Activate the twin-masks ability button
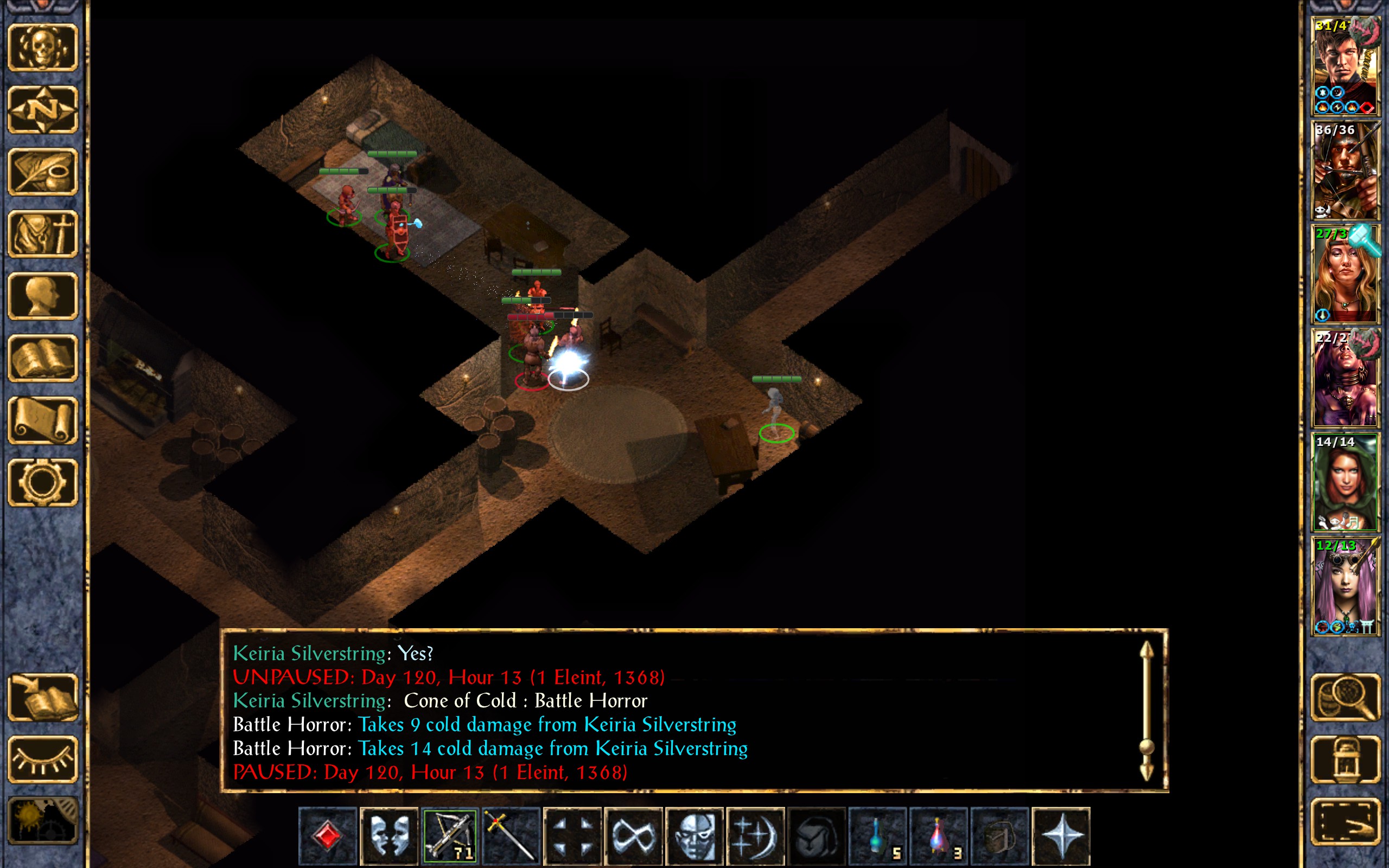1389x868 pixels. click(x=388, y=836)
